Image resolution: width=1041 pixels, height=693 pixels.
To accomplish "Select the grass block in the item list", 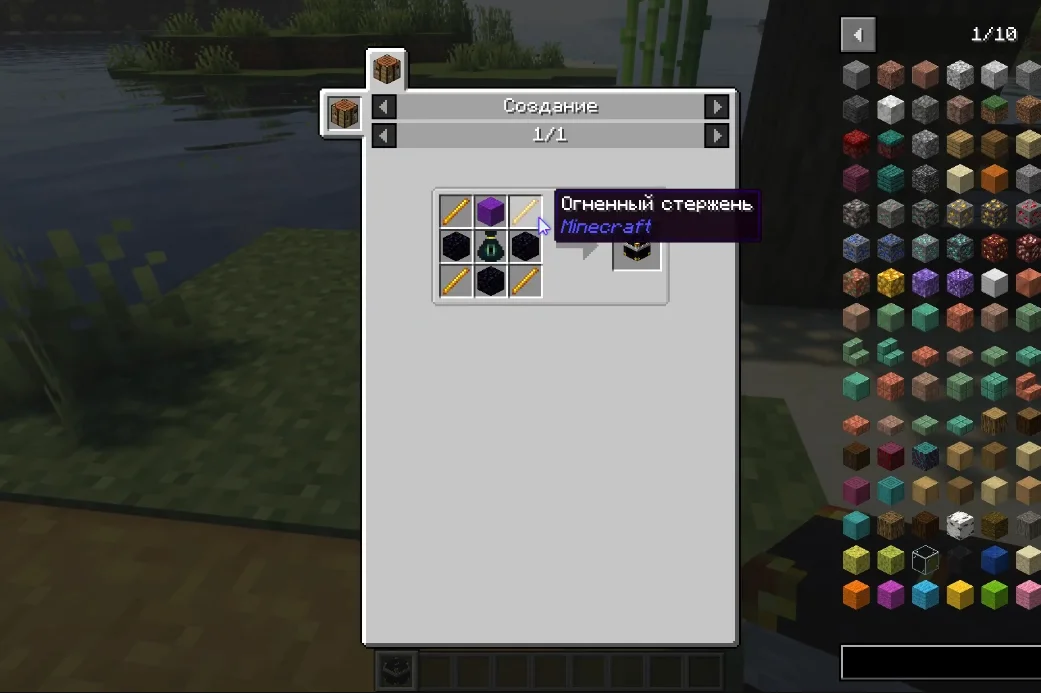I will (x=993, y=110).
